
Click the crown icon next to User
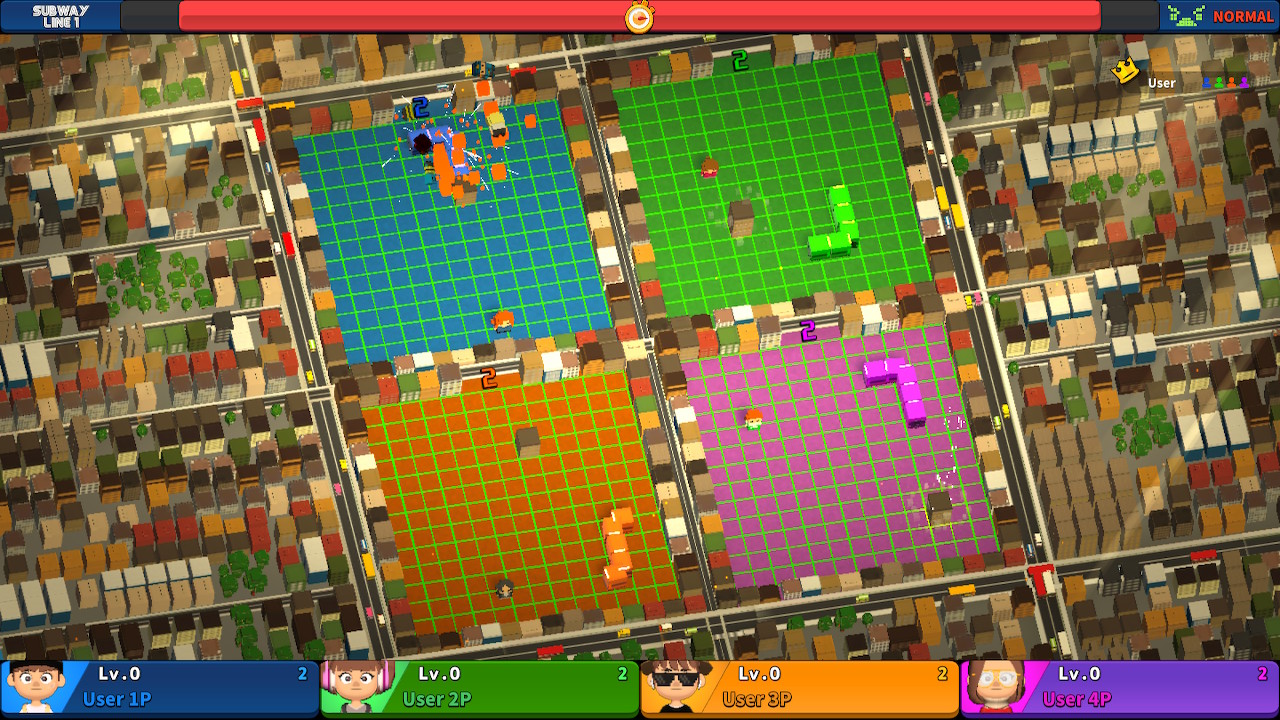tap(1123, 71)
